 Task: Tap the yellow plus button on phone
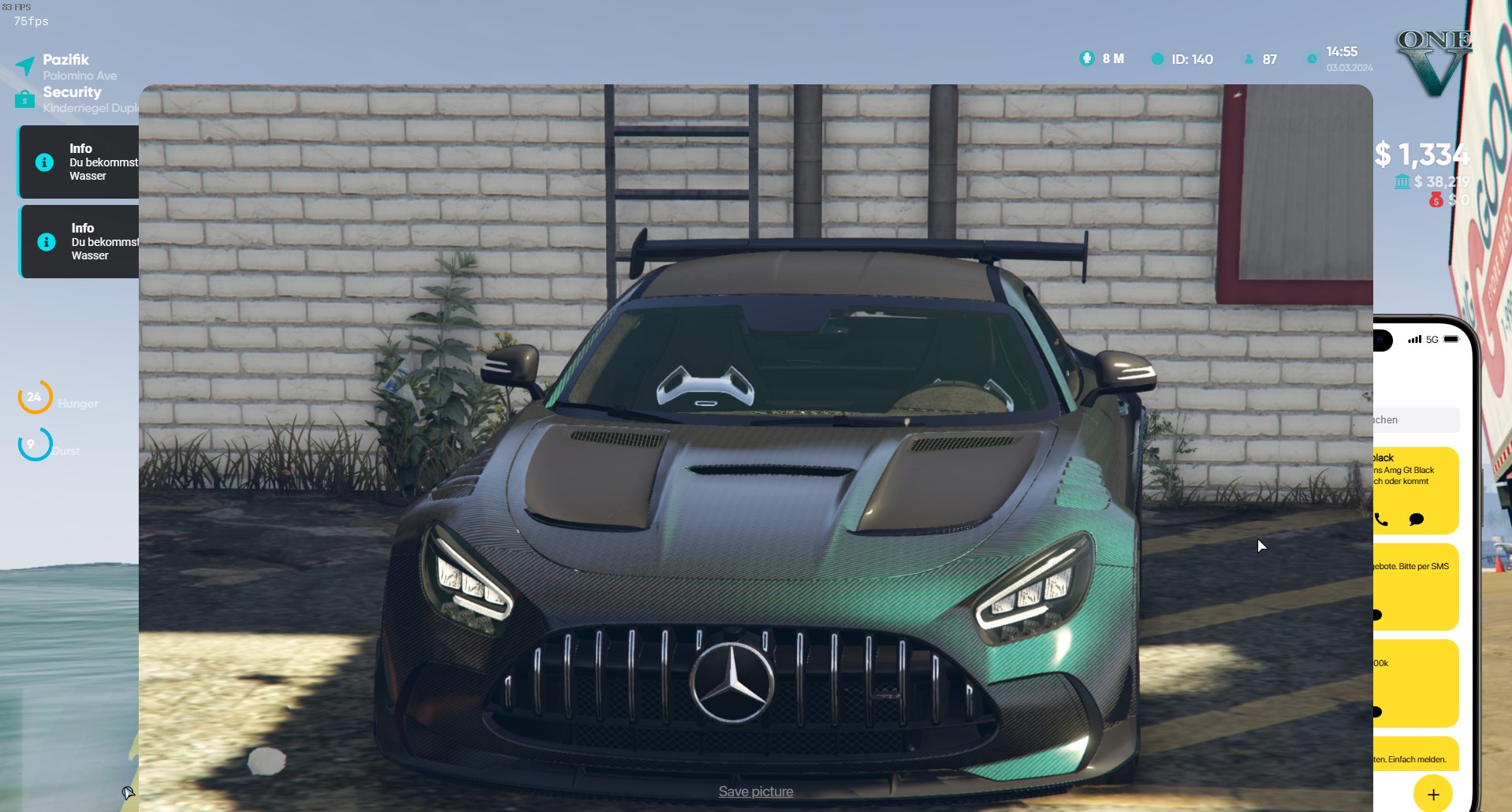coord(1432,795)
